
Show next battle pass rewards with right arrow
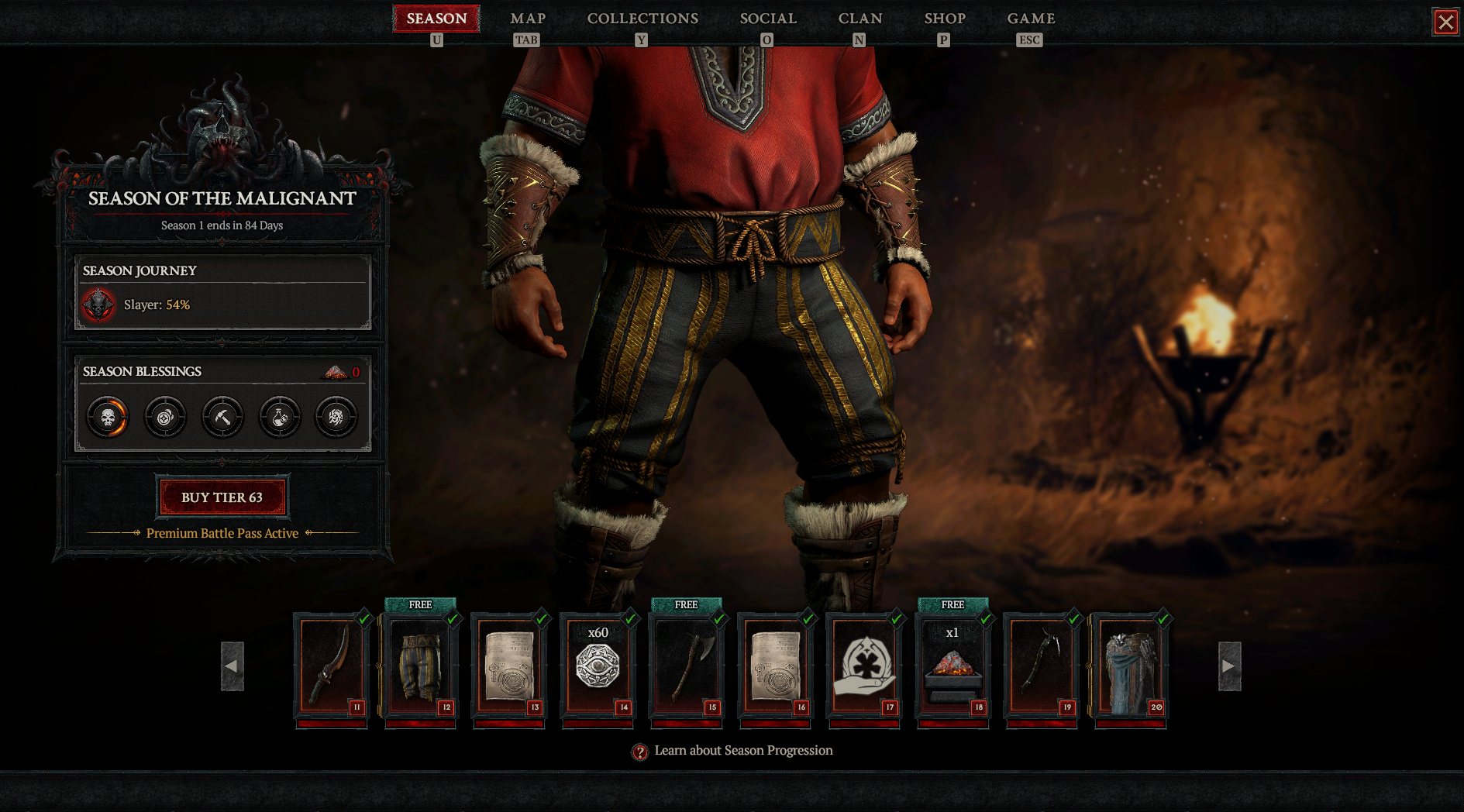[1229, 666]
